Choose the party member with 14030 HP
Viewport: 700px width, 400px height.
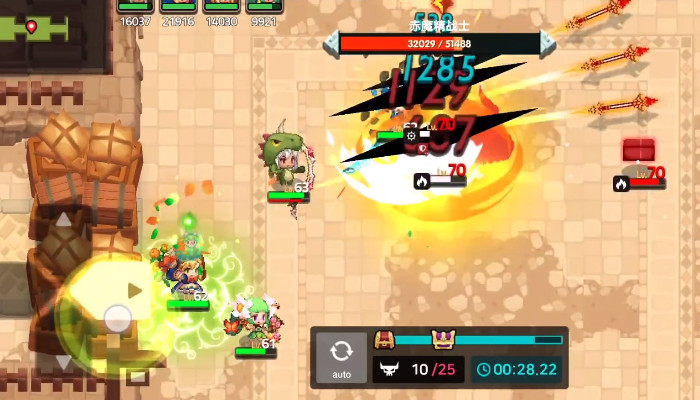[220, 8]
